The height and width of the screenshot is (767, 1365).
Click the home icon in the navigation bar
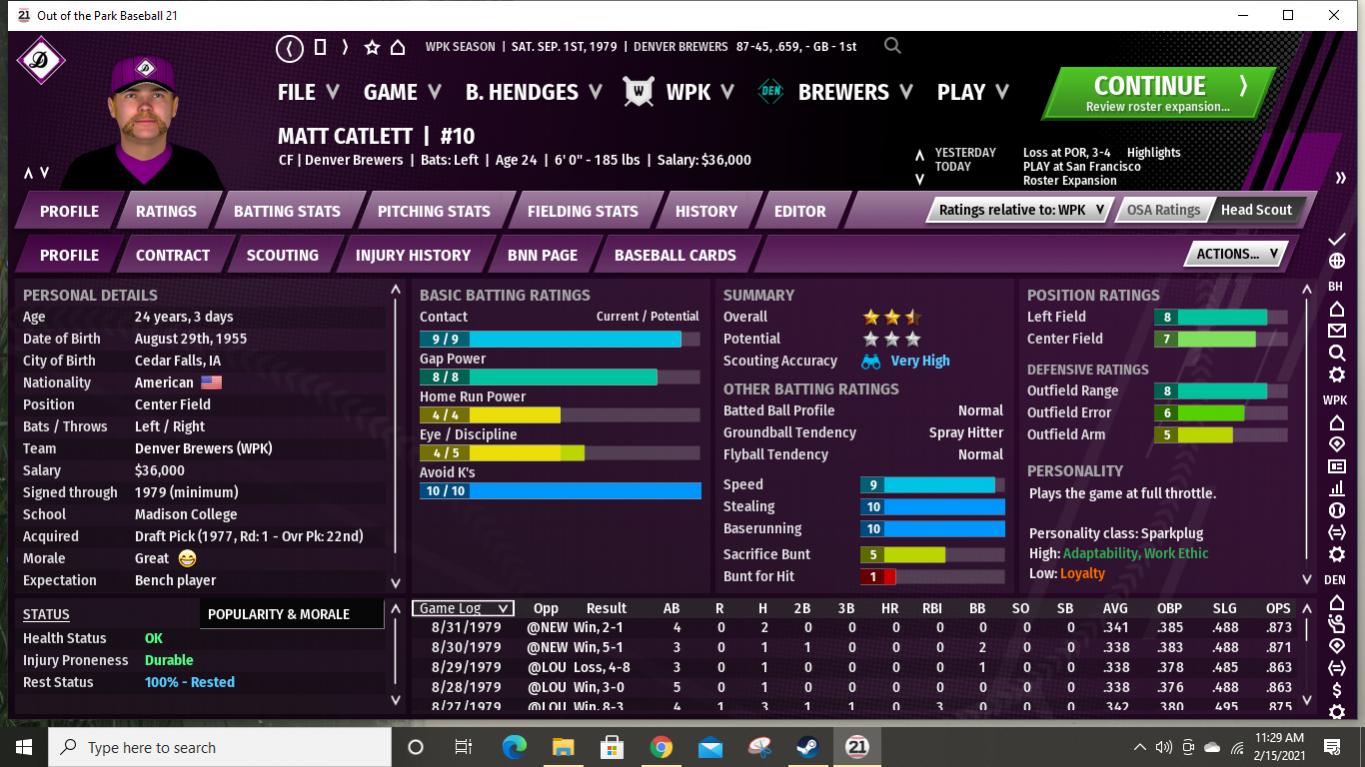point(398,46)
